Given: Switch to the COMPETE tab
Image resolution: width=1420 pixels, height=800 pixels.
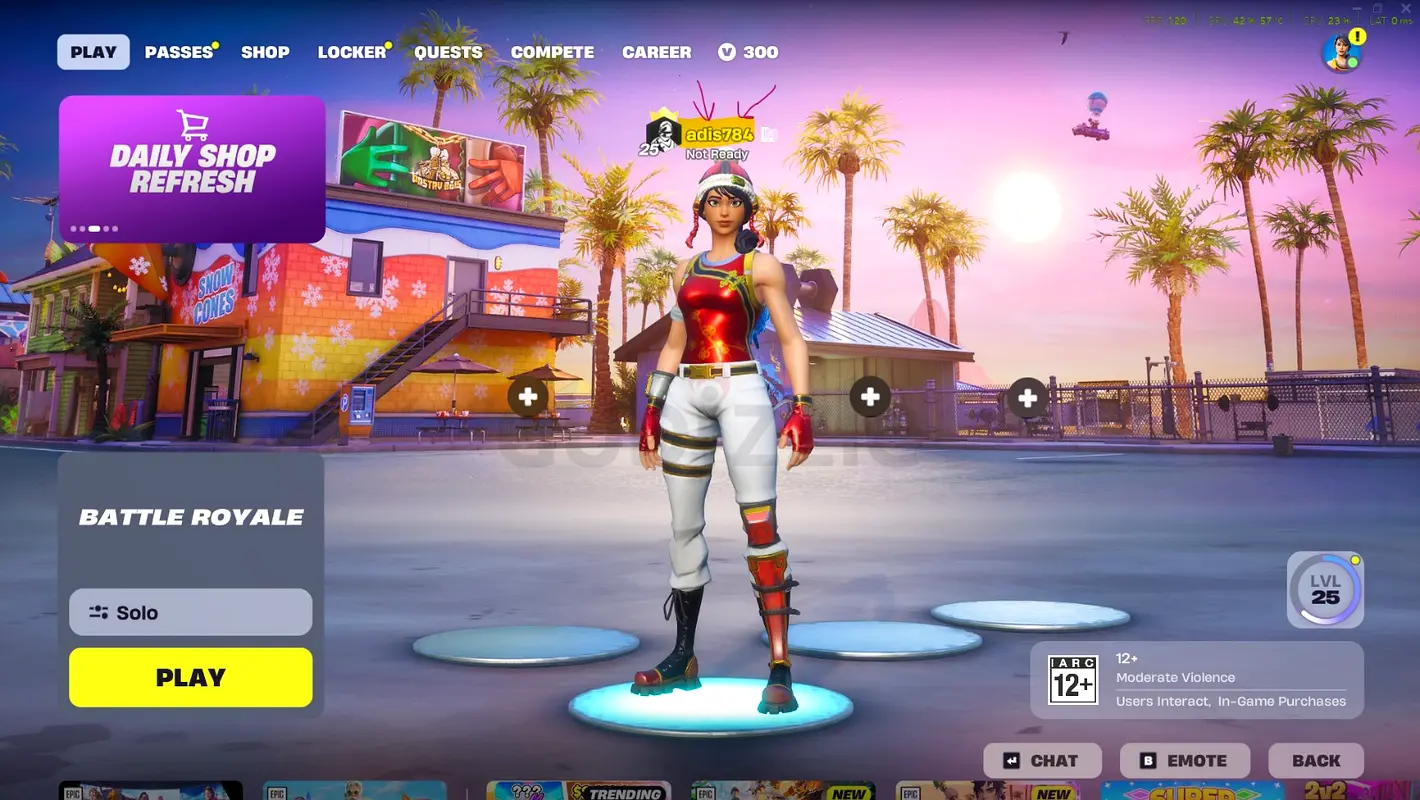Looking at the screenshot, I should (x=552, y=52).
